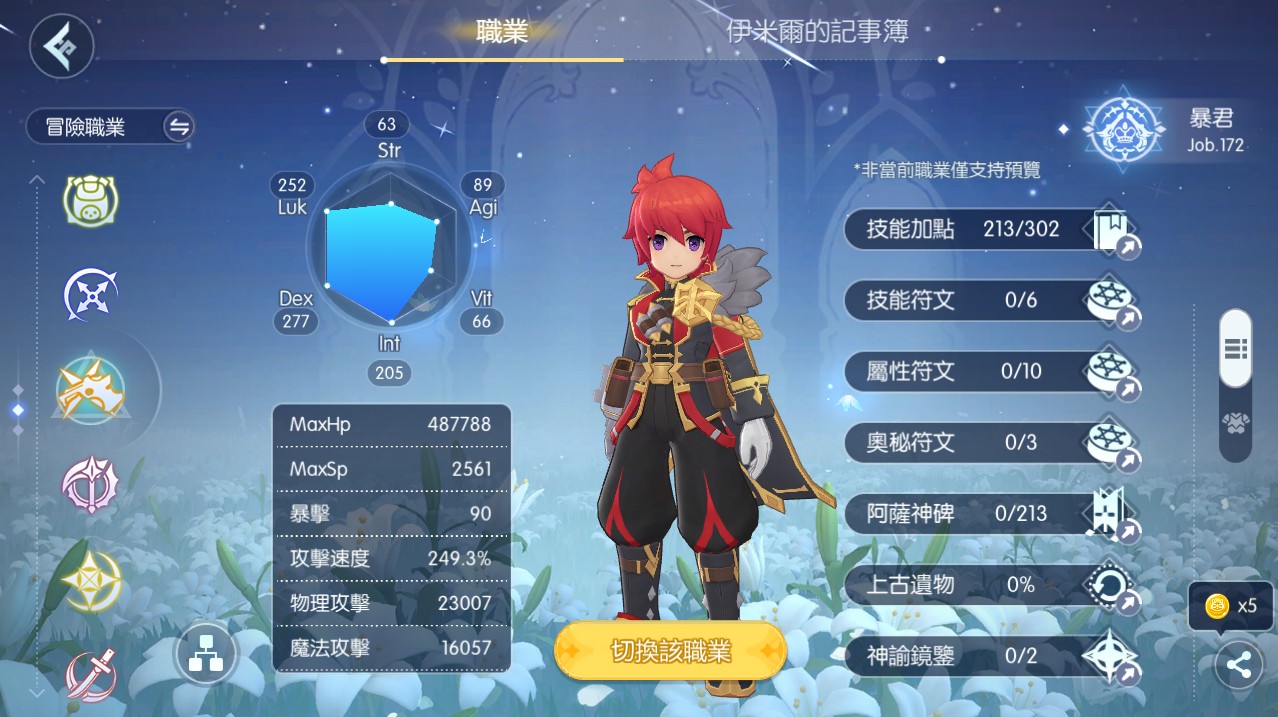Click the 切換該職業 button
Viewport: 1278px width, 717px height.
point(670,652)
